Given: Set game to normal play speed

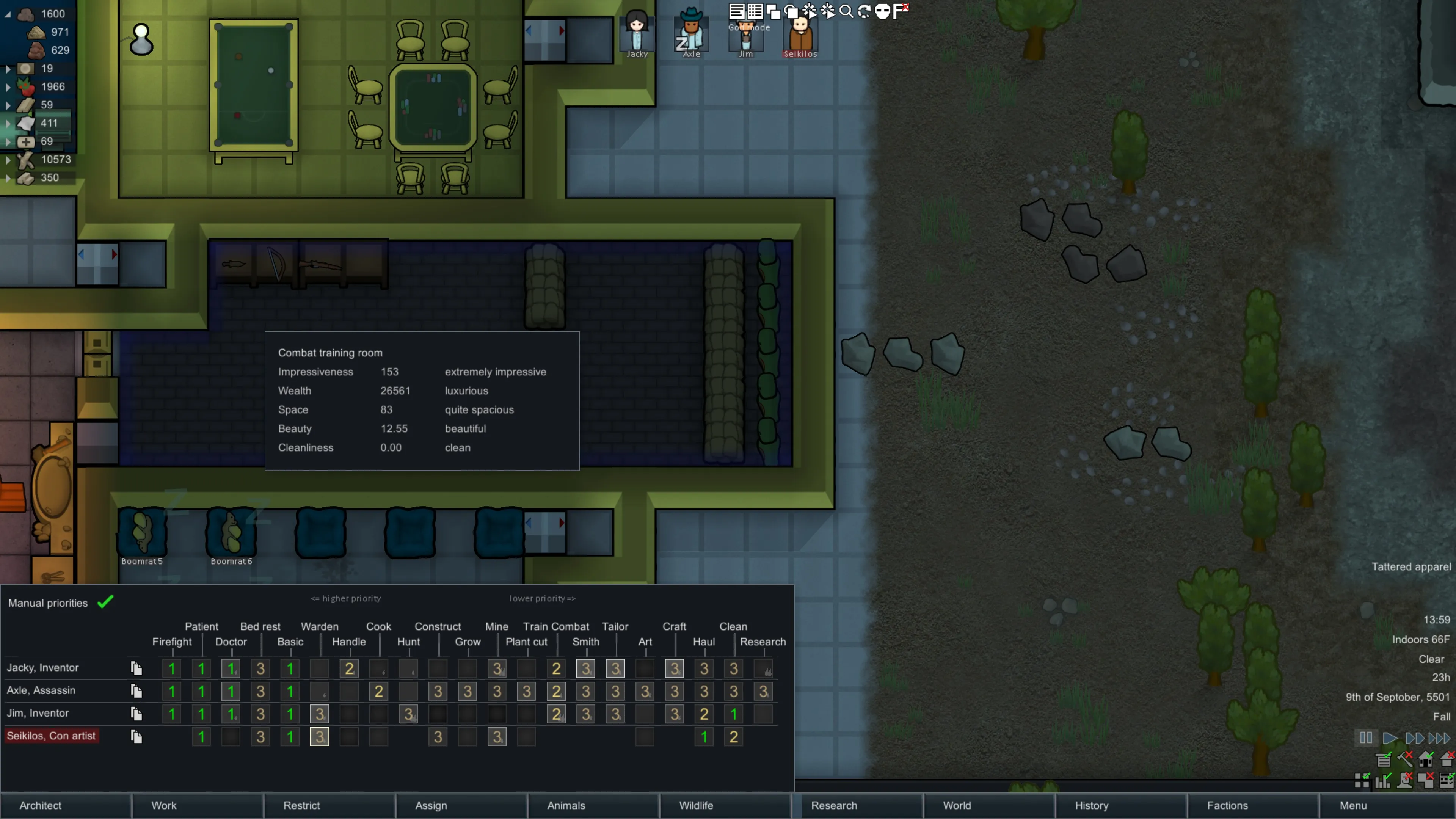Looking at the screenshot, I should pos(1389,737).
